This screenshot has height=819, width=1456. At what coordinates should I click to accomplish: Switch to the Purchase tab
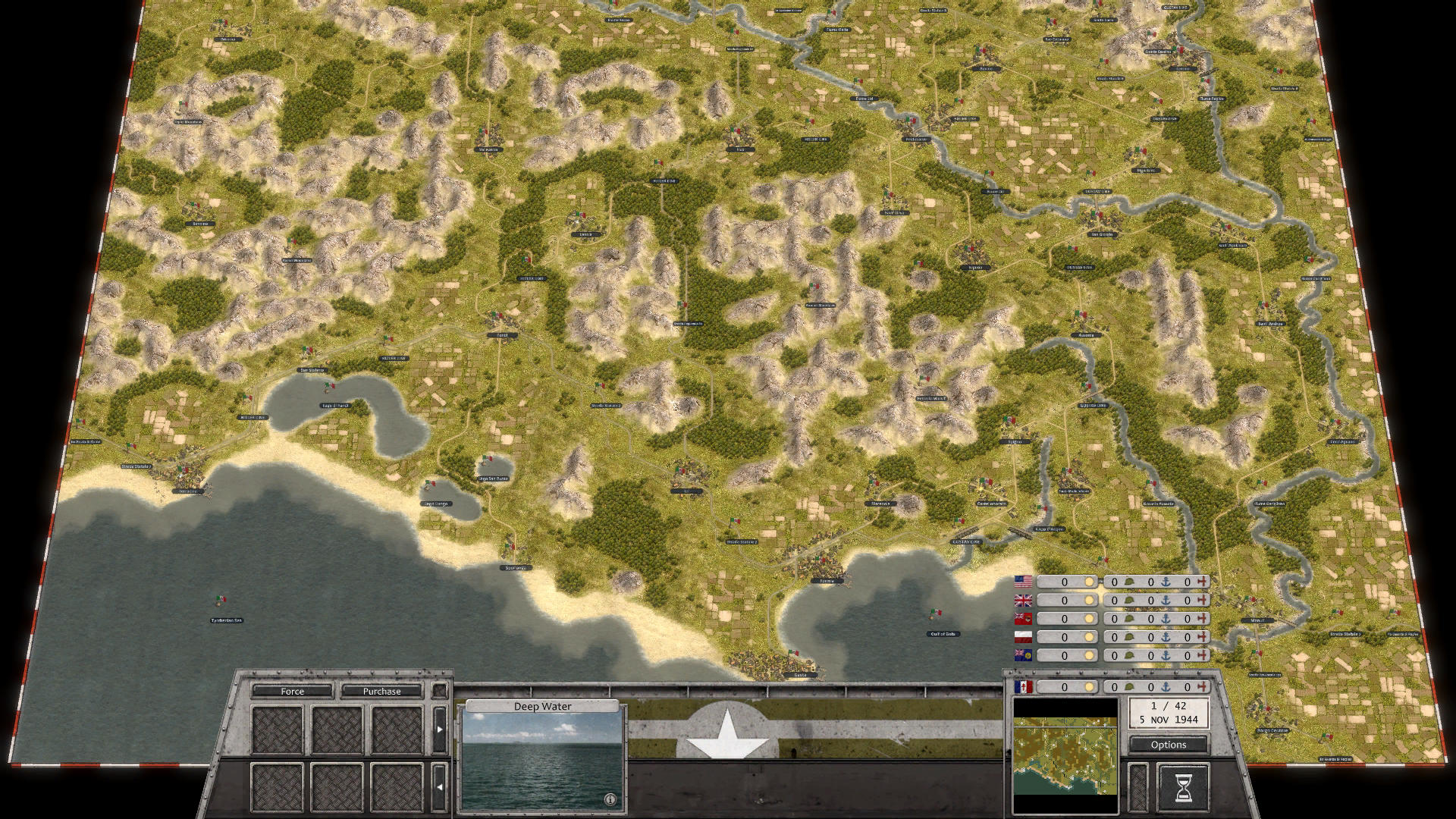click(382, 692)
